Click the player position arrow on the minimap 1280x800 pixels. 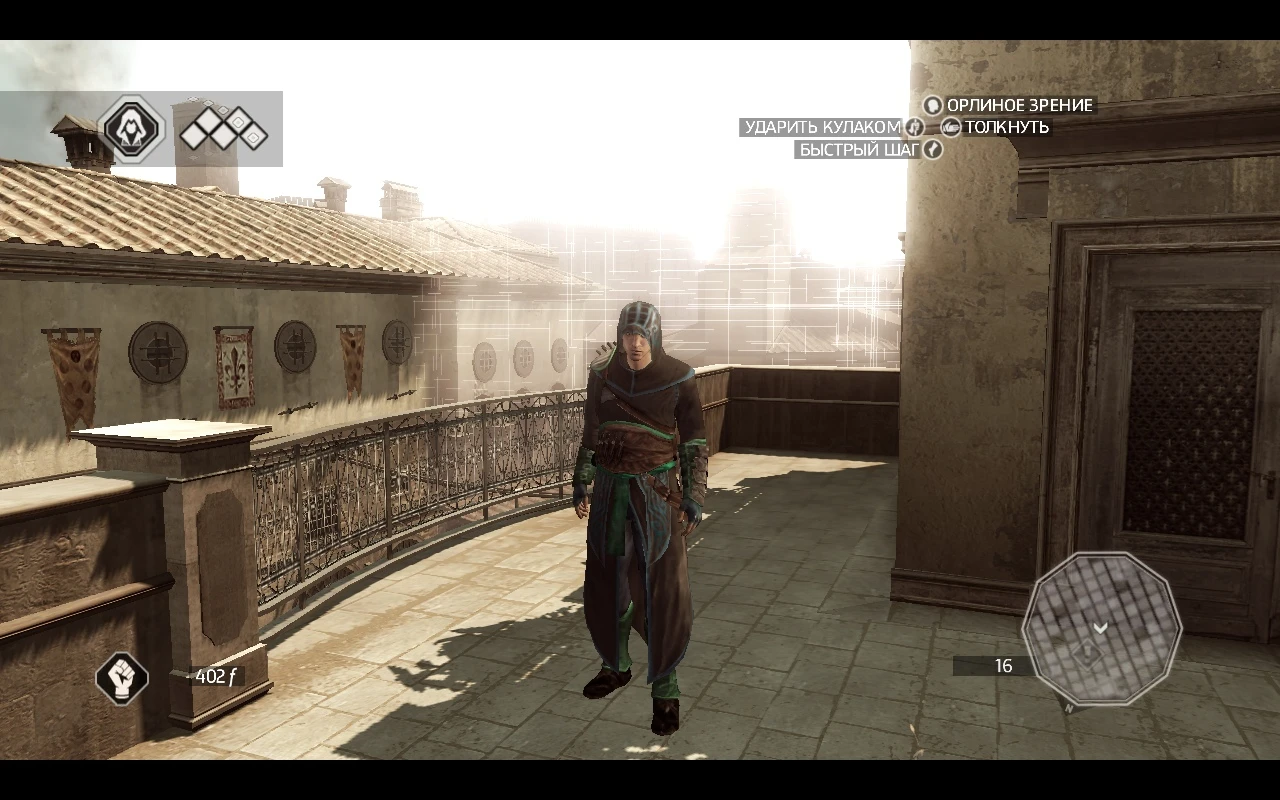pyautogui.click(x=1100, y=627)
